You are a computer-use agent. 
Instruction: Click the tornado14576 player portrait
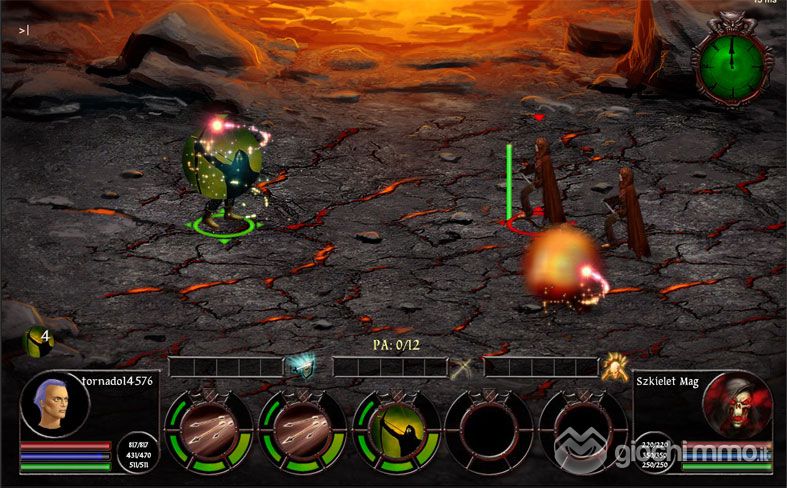tap(55, 404)
